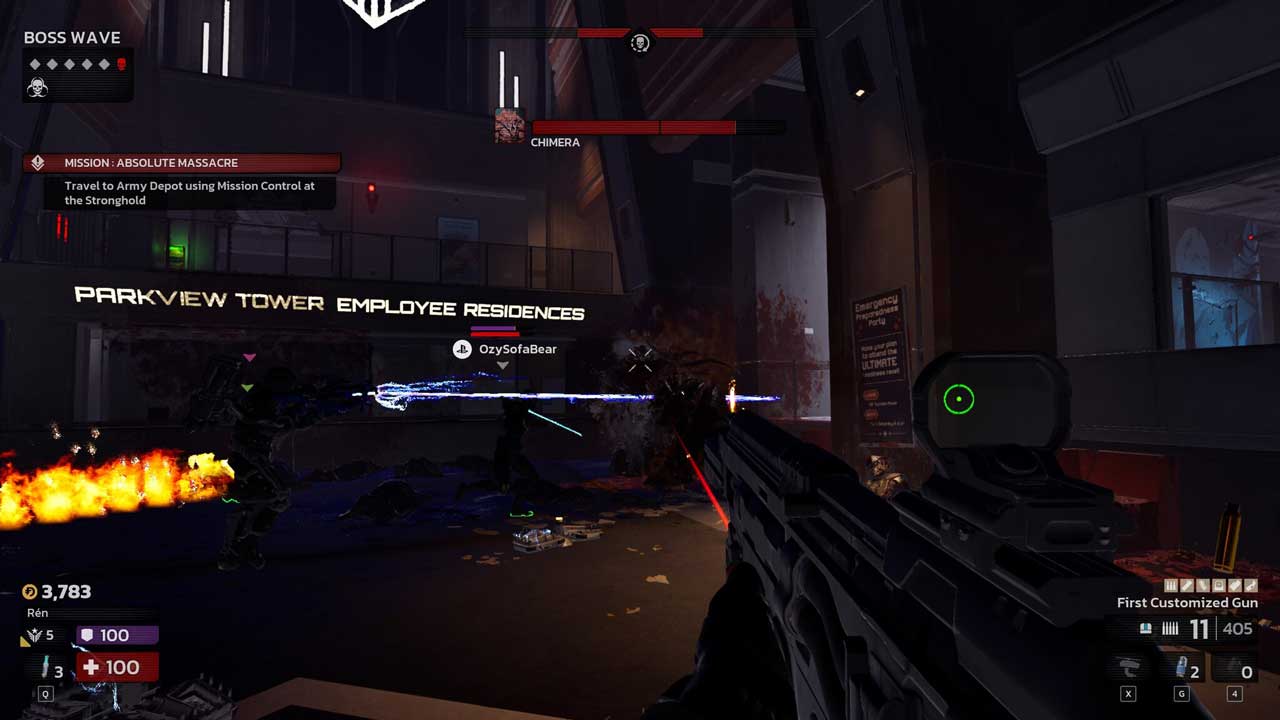Click the perk level star emblem

(35, 636)
